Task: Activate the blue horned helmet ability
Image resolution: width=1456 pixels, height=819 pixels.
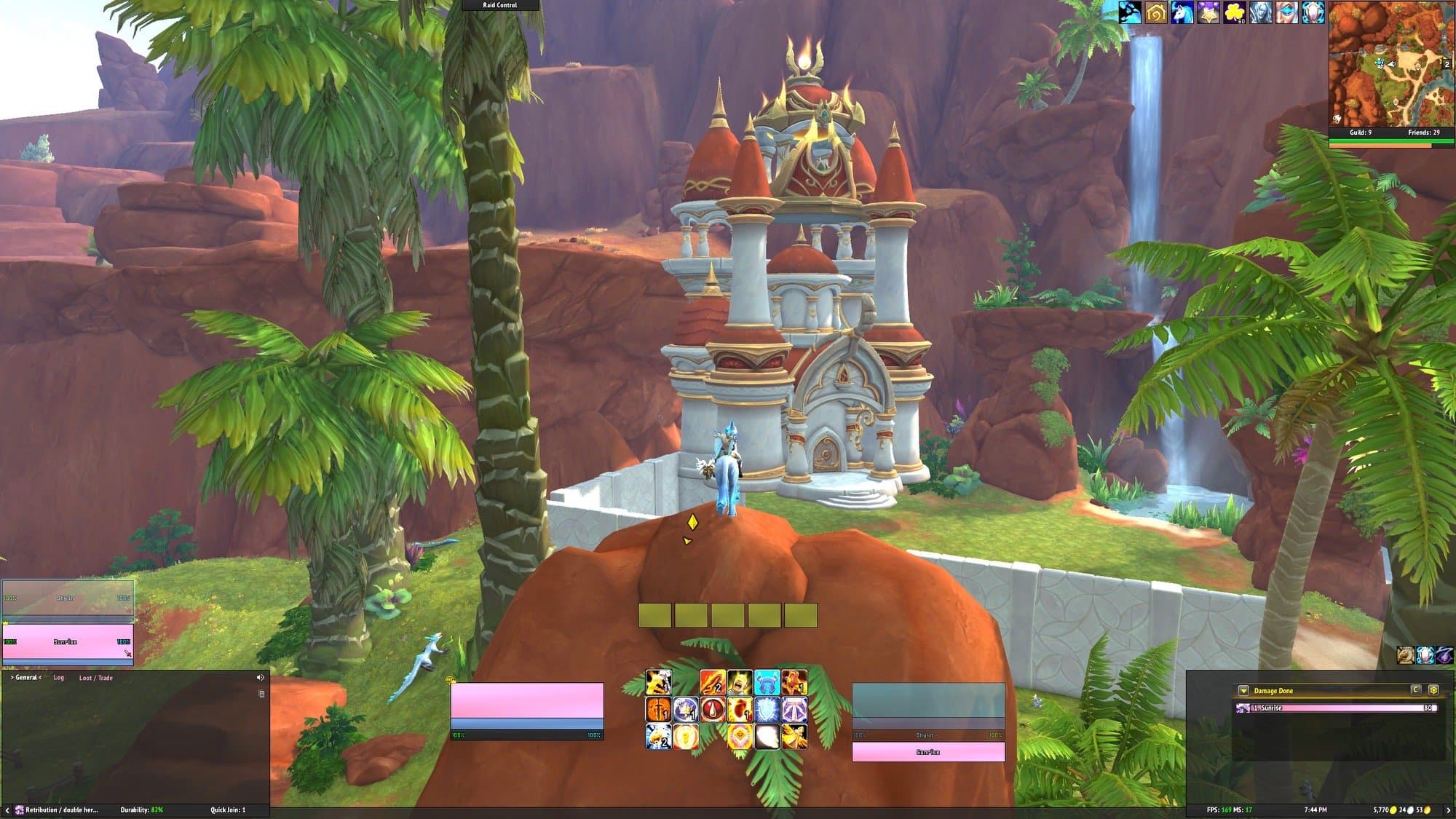Action: [767, 683]
